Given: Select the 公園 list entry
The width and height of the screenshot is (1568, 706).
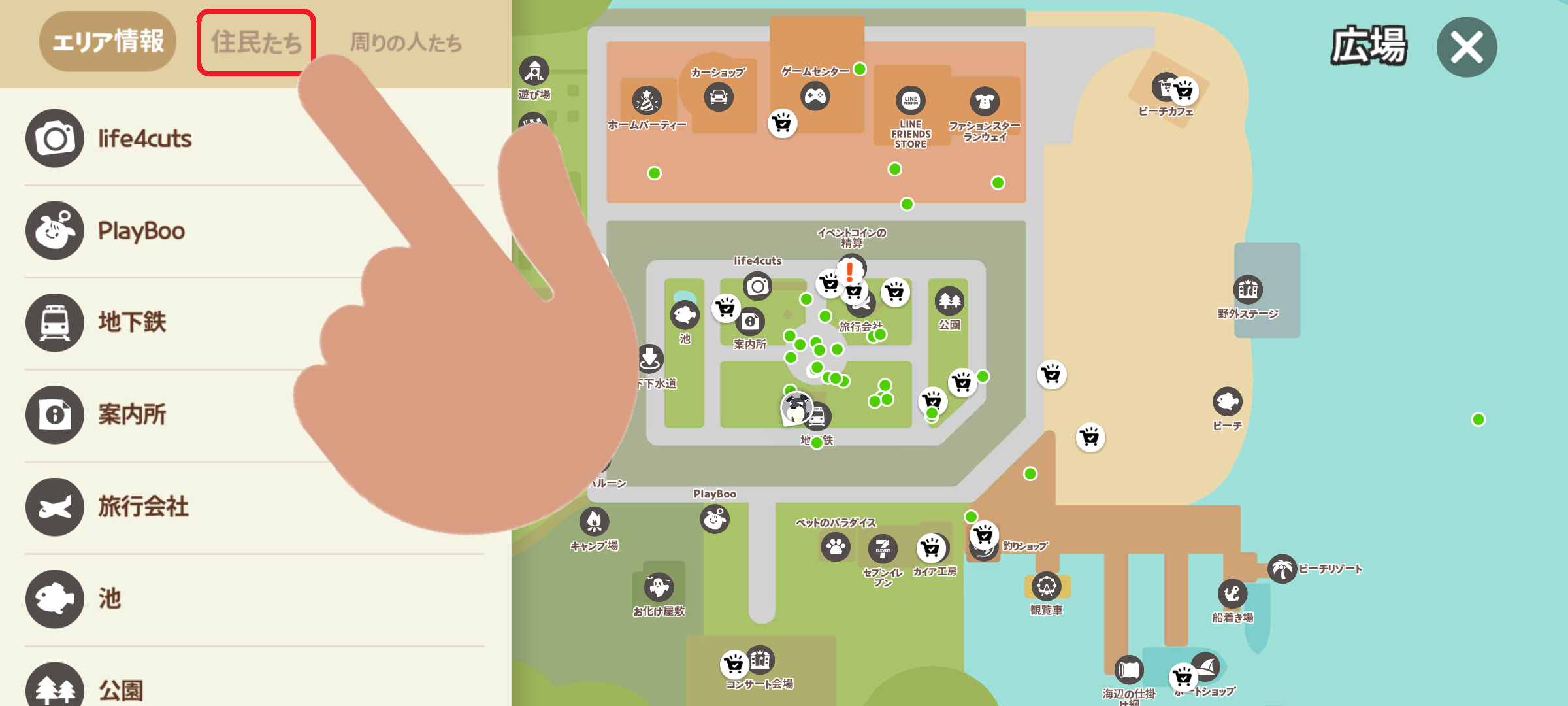Looking at the screenshot, I should (120, 688).
